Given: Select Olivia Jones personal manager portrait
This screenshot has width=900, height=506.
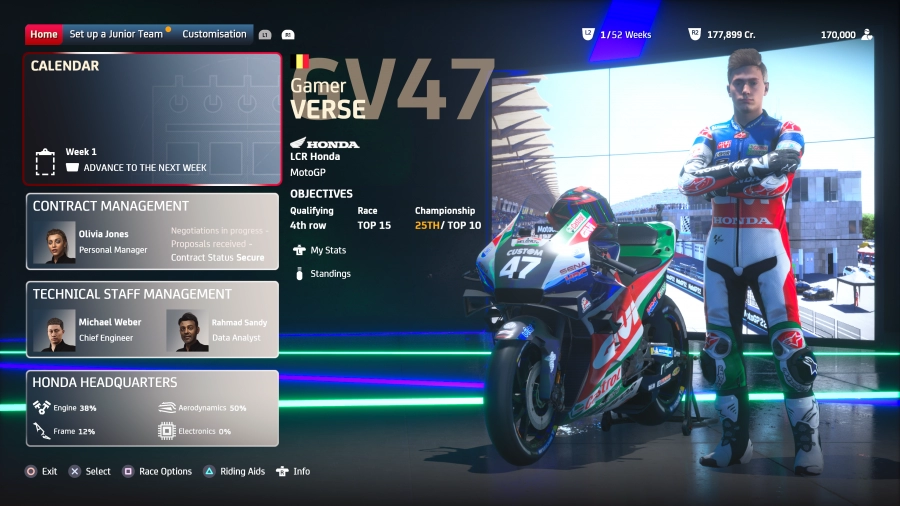Looking at the screenshot, I should pos(54,243).
